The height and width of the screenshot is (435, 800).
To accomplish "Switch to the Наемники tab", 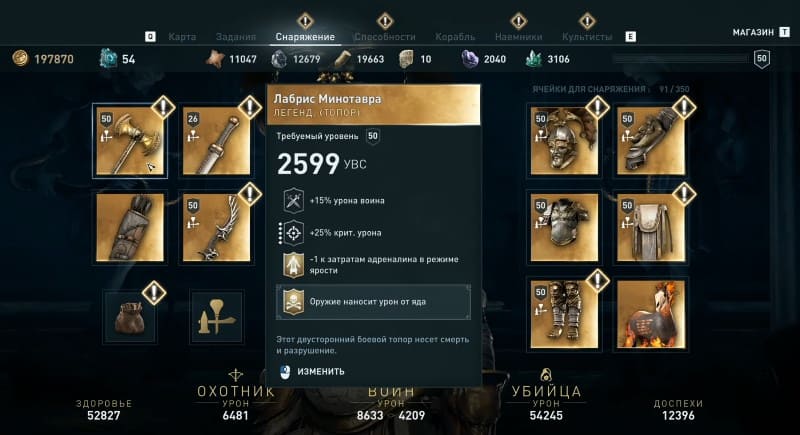I will pyautogui.click(x=518, y=37).
